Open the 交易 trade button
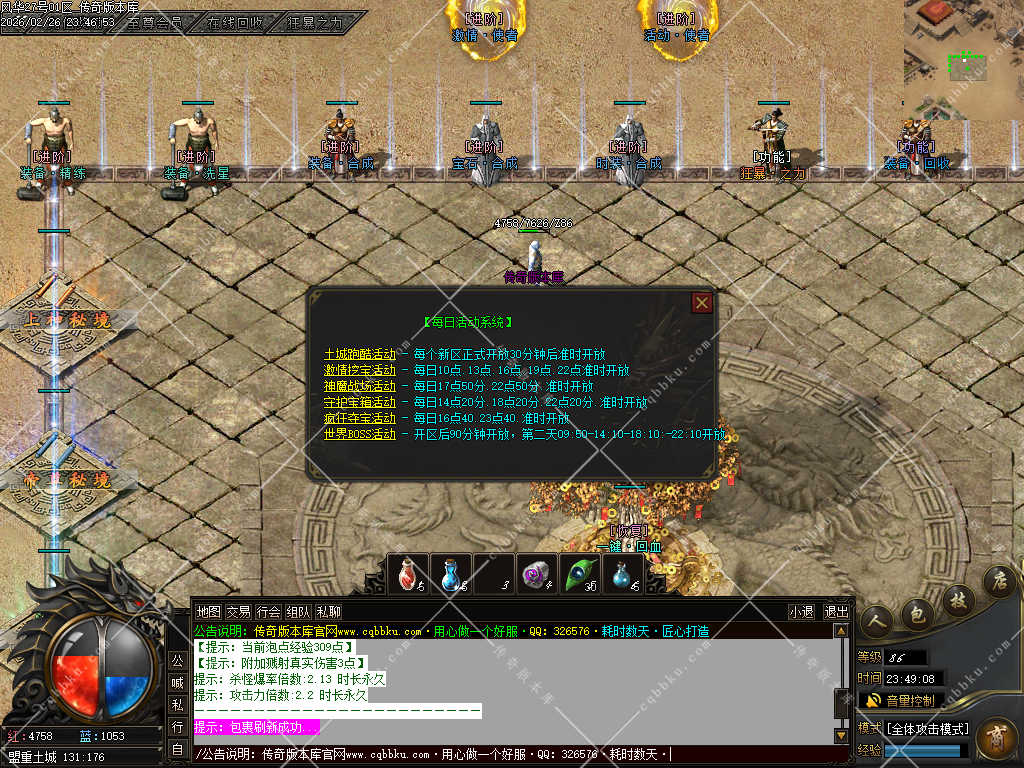1024x768 pixels. (x=238, y=612)
